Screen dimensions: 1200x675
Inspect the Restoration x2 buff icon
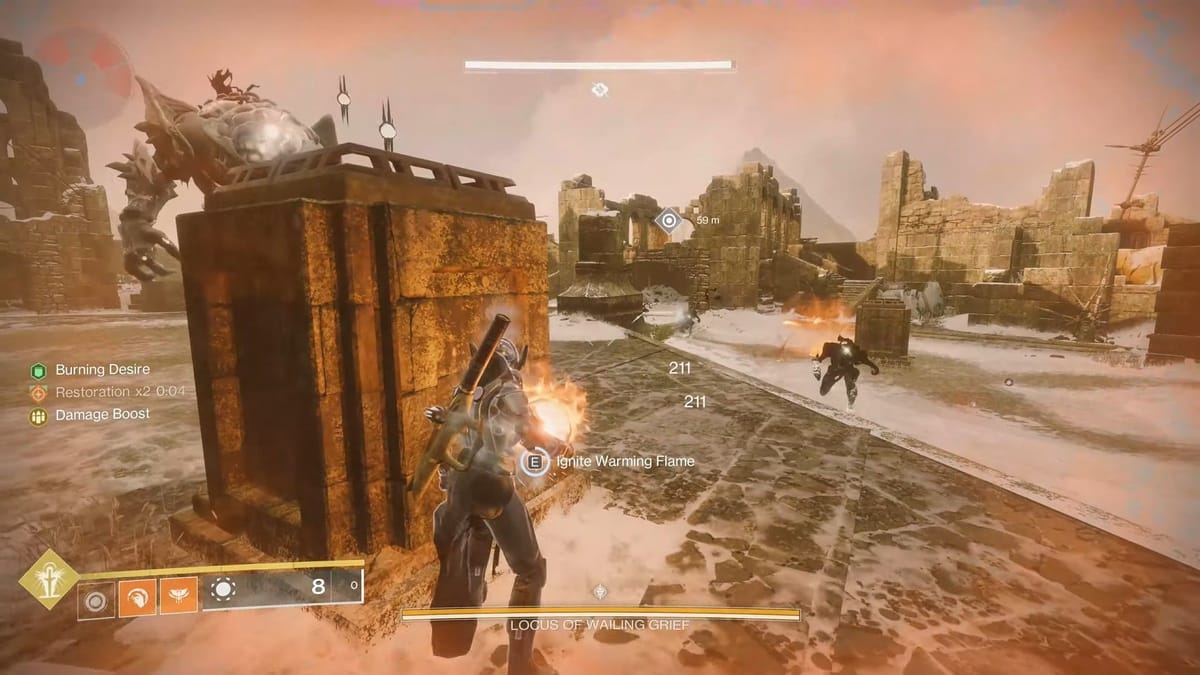click(38, 392)
